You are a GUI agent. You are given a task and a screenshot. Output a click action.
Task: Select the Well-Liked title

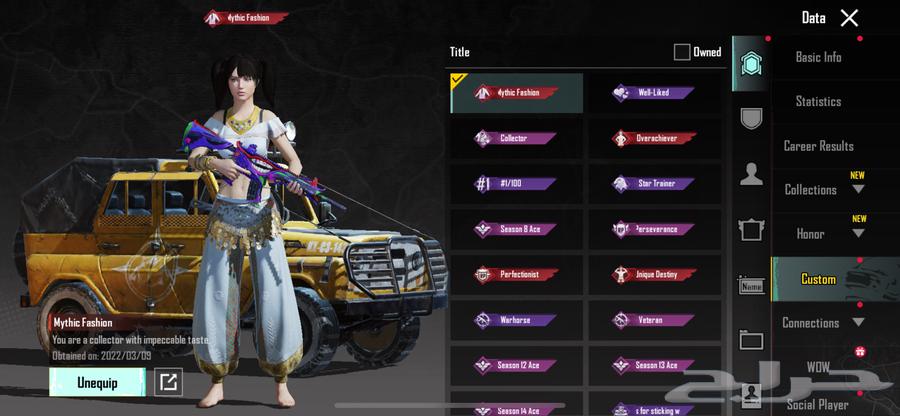[654, 93]
